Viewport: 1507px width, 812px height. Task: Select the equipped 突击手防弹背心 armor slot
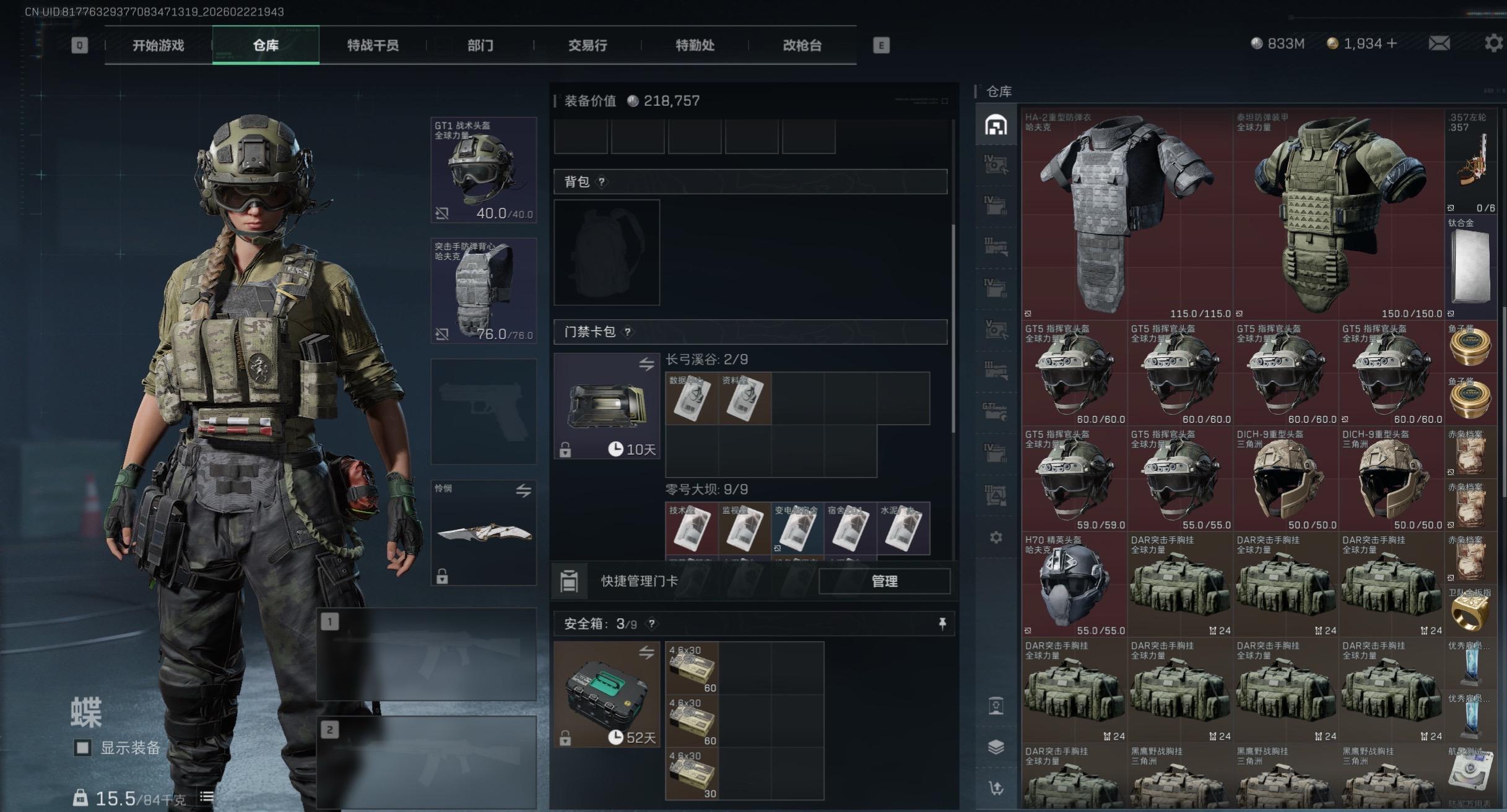[484, 290]
